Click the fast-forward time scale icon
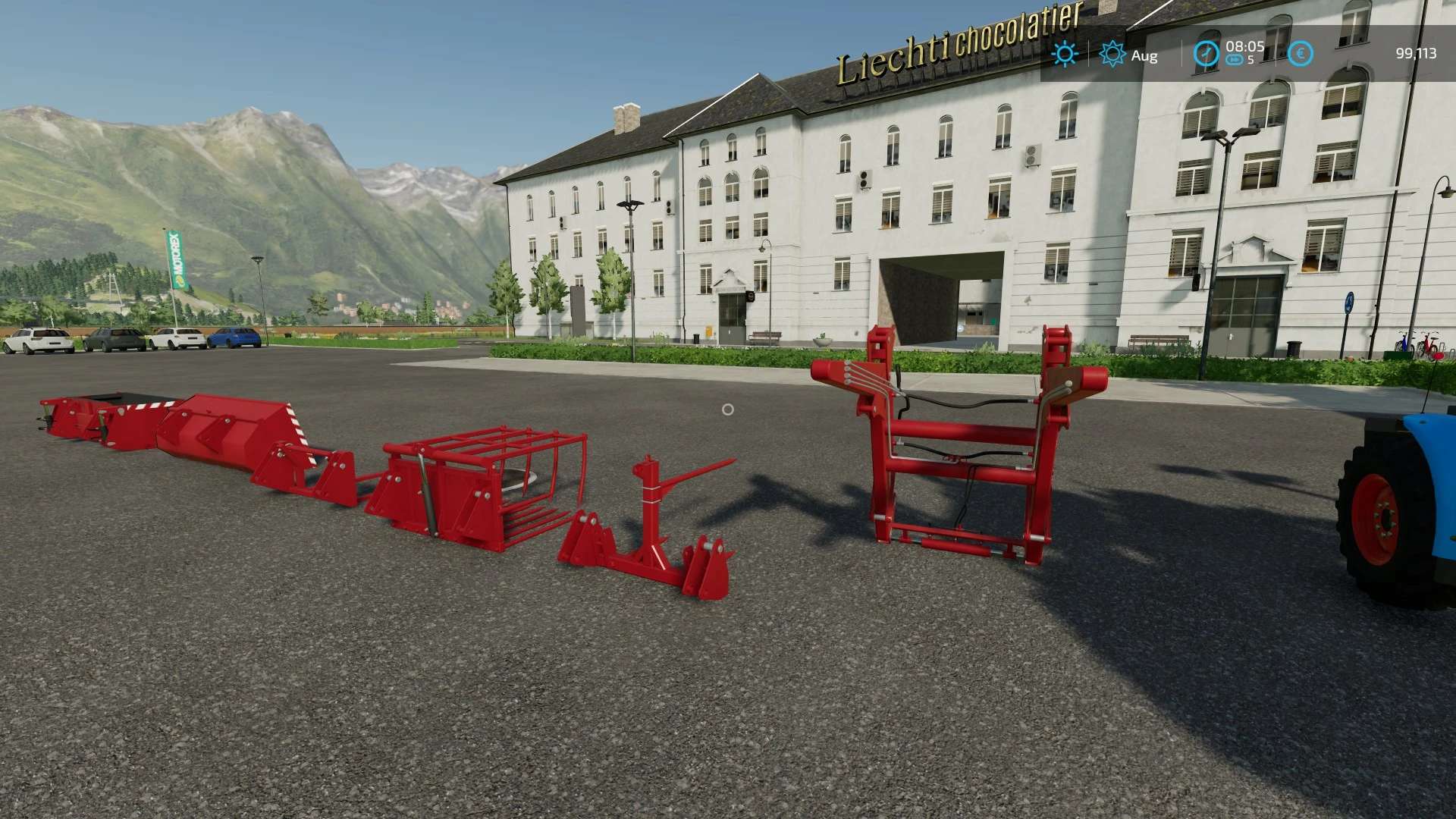Screen dimensions: 1456x819 (x=1235, y=61)
